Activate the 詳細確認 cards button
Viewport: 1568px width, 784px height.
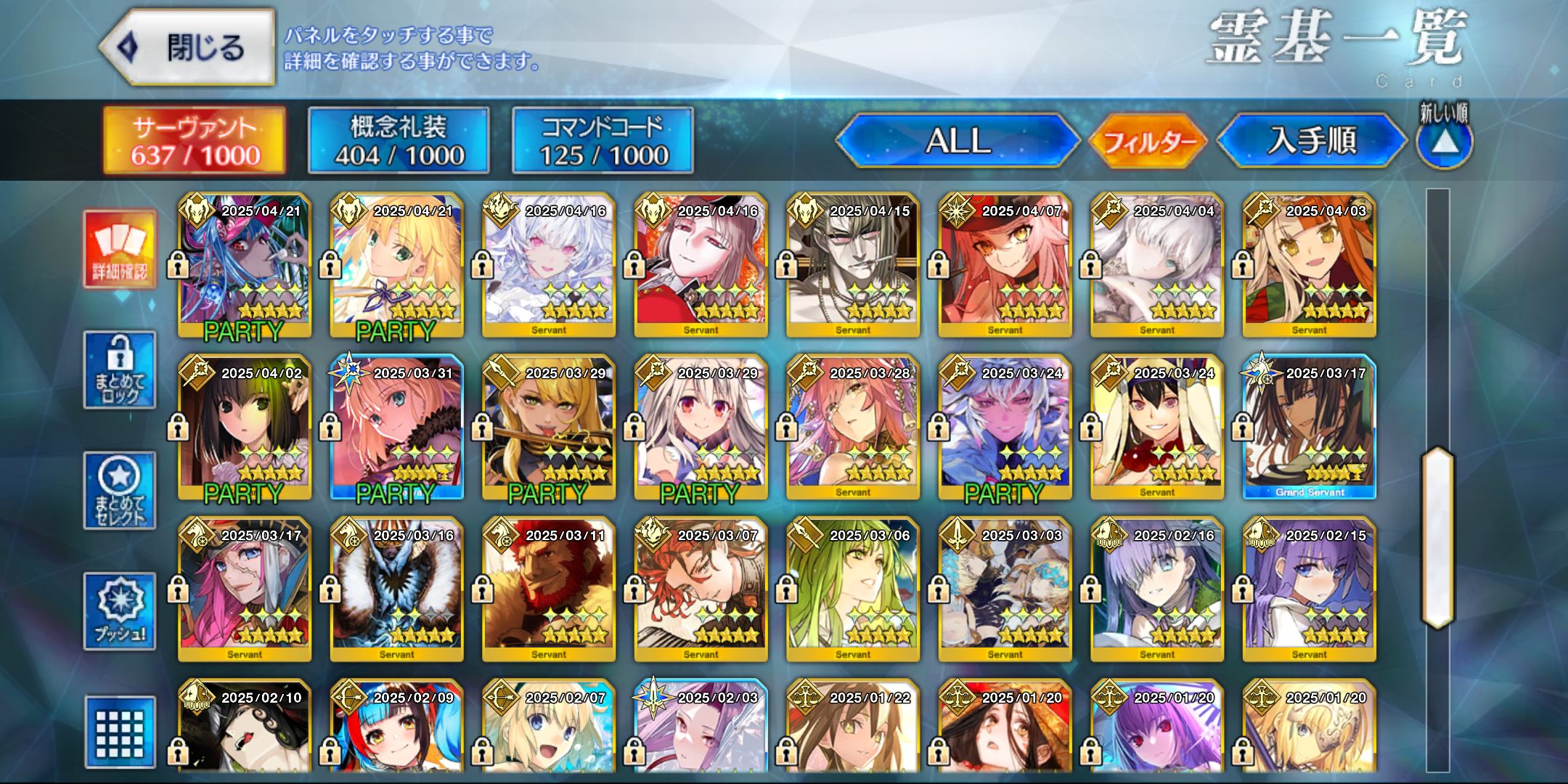click(x=120, y=250)
